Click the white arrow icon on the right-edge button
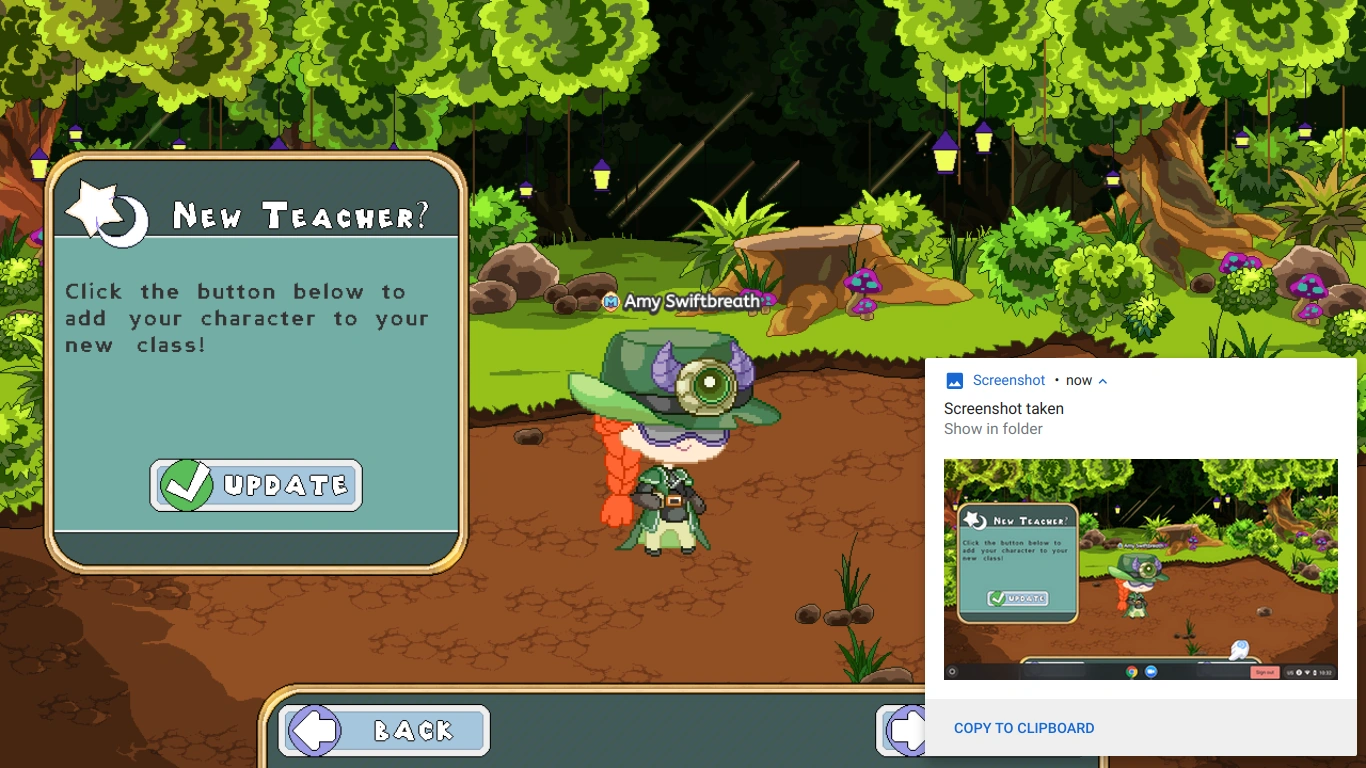Viewport: 1366px width, 768px height. tap(910, 730)
